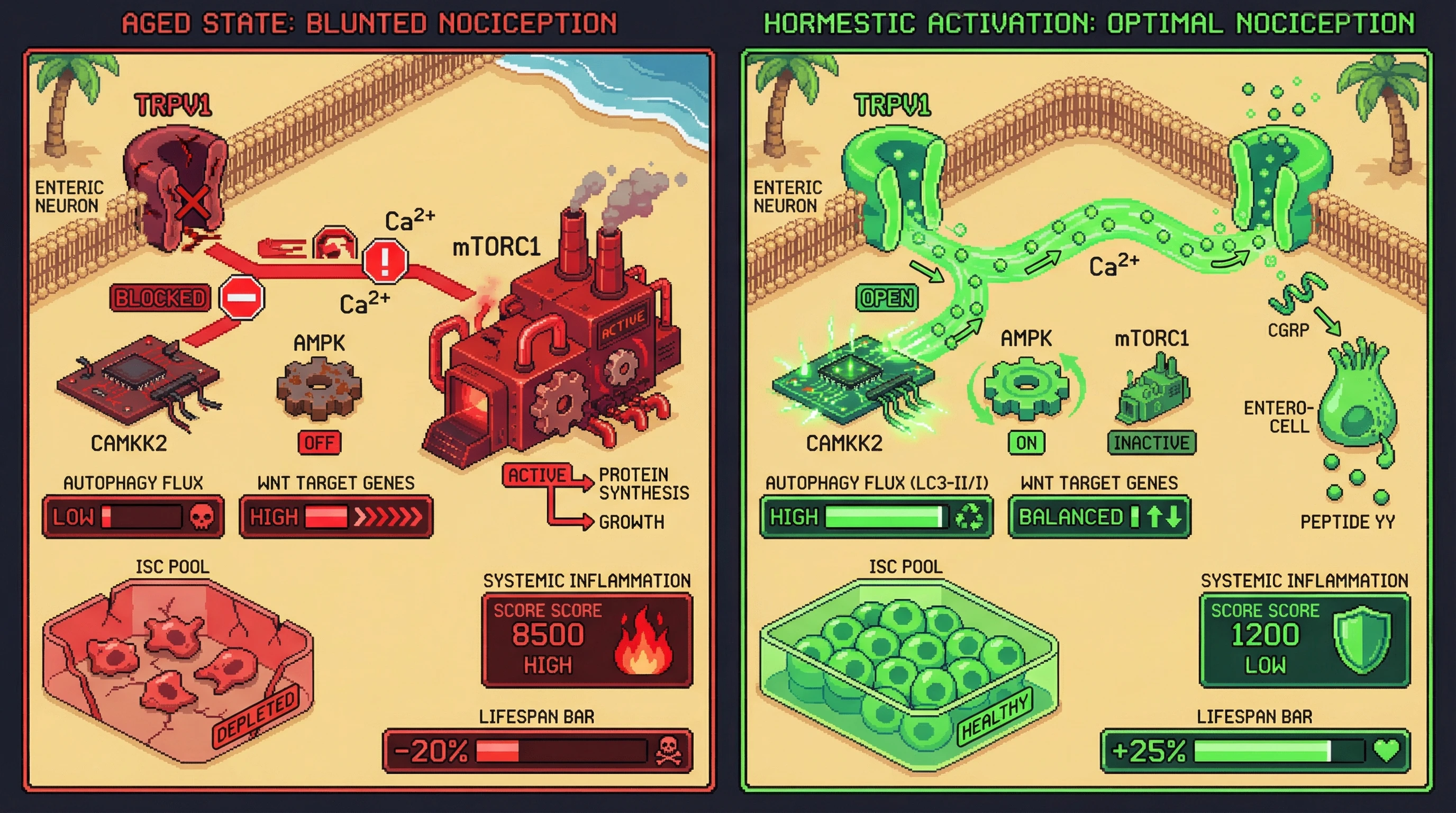Click the red exclamation warning icon
The image size is (1456, 813).
(x=385, y=260)
